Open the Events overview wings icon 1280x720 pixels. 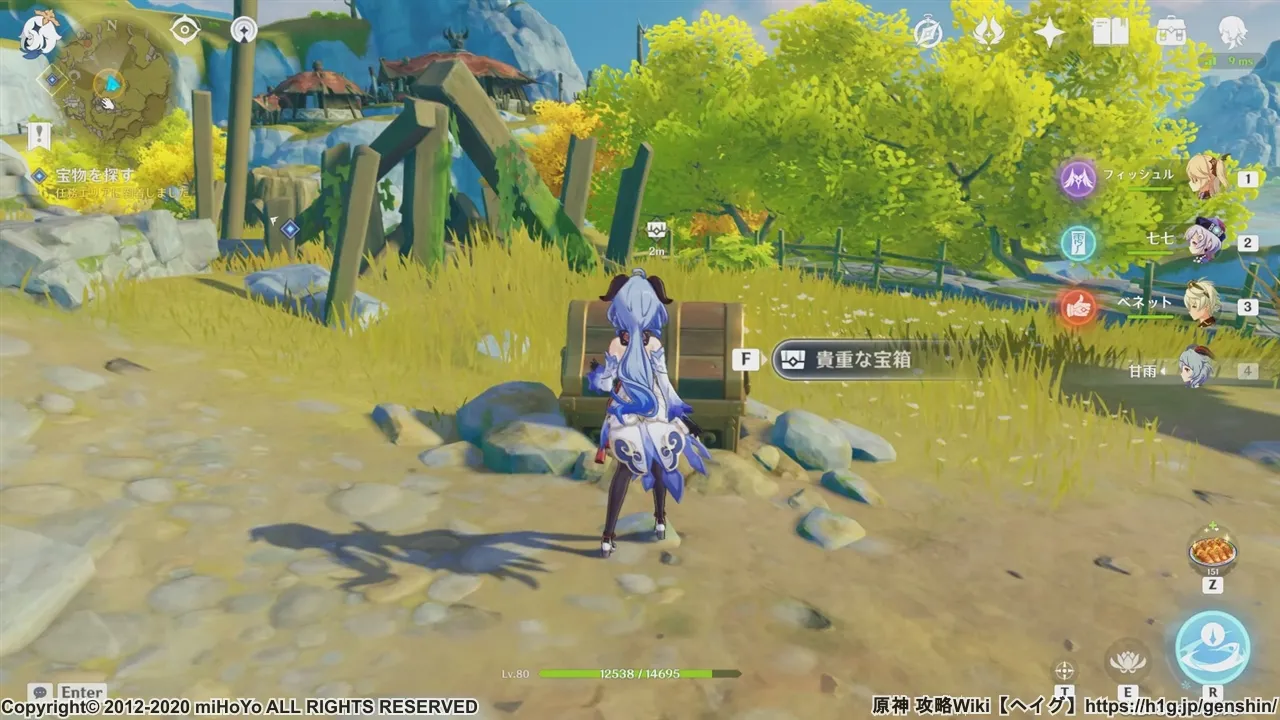(989, 33)
